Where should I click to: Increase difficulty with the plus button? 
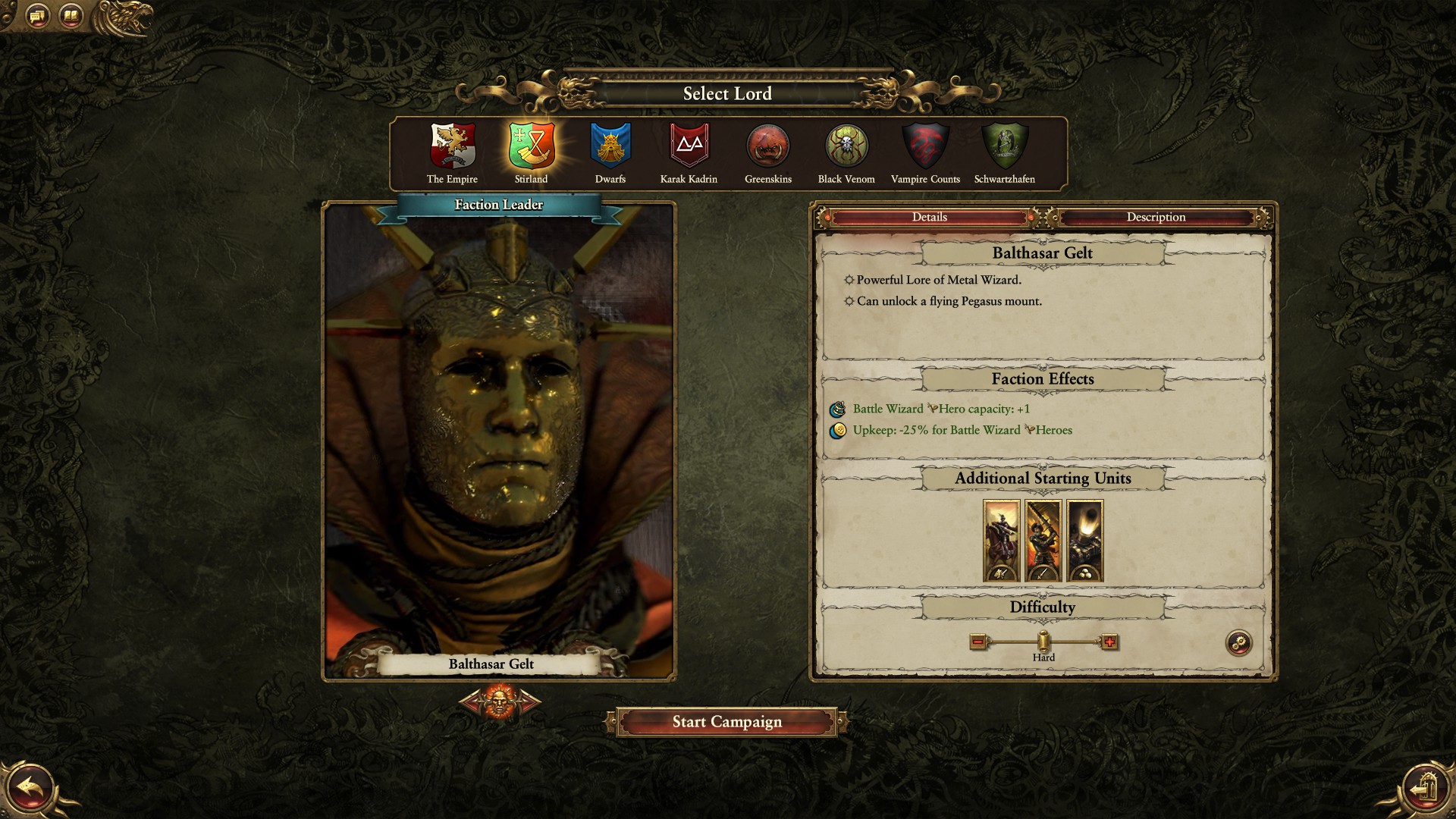[1109, 642]
